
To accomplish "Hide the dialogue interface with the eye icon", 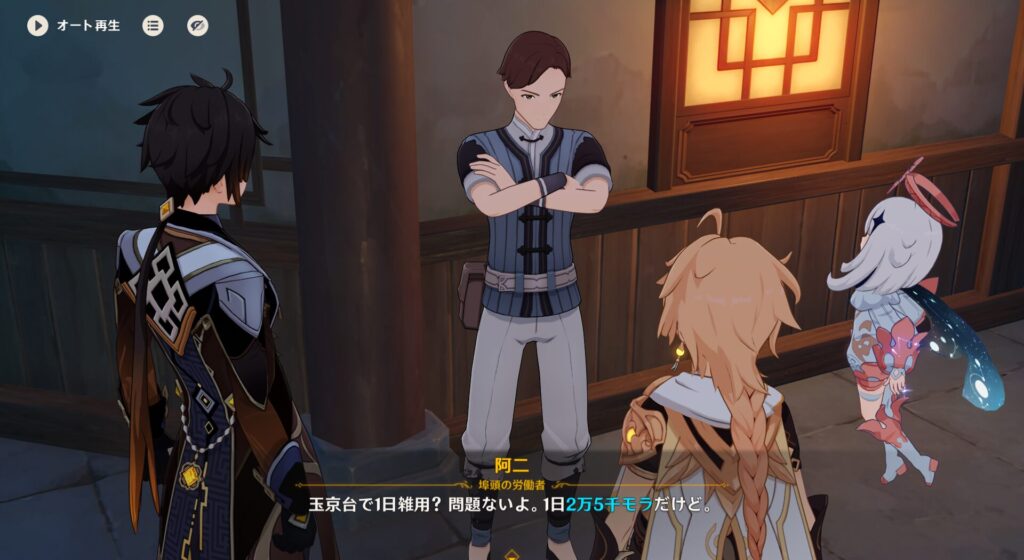I will pyautogui.click(x=198, y=26).
